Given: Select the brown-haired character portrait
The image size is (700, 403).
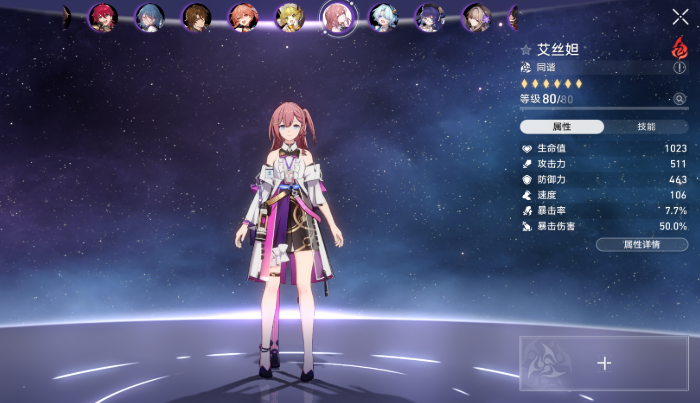Looking at the screenshot, I should 196,17.
